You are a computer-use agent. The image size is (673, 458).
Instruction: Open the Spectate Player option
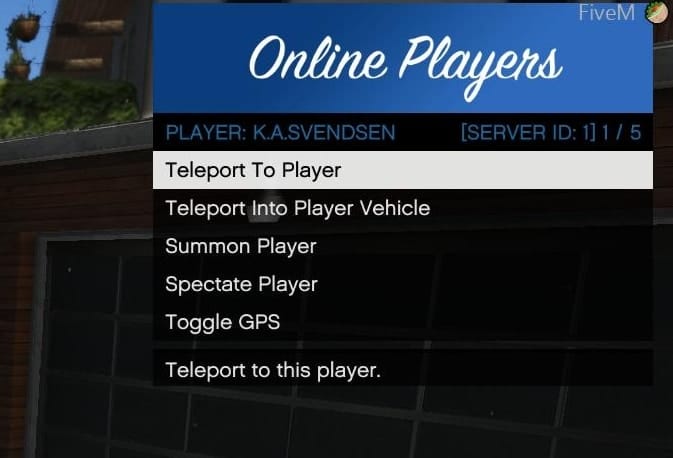tap(402, 284)
